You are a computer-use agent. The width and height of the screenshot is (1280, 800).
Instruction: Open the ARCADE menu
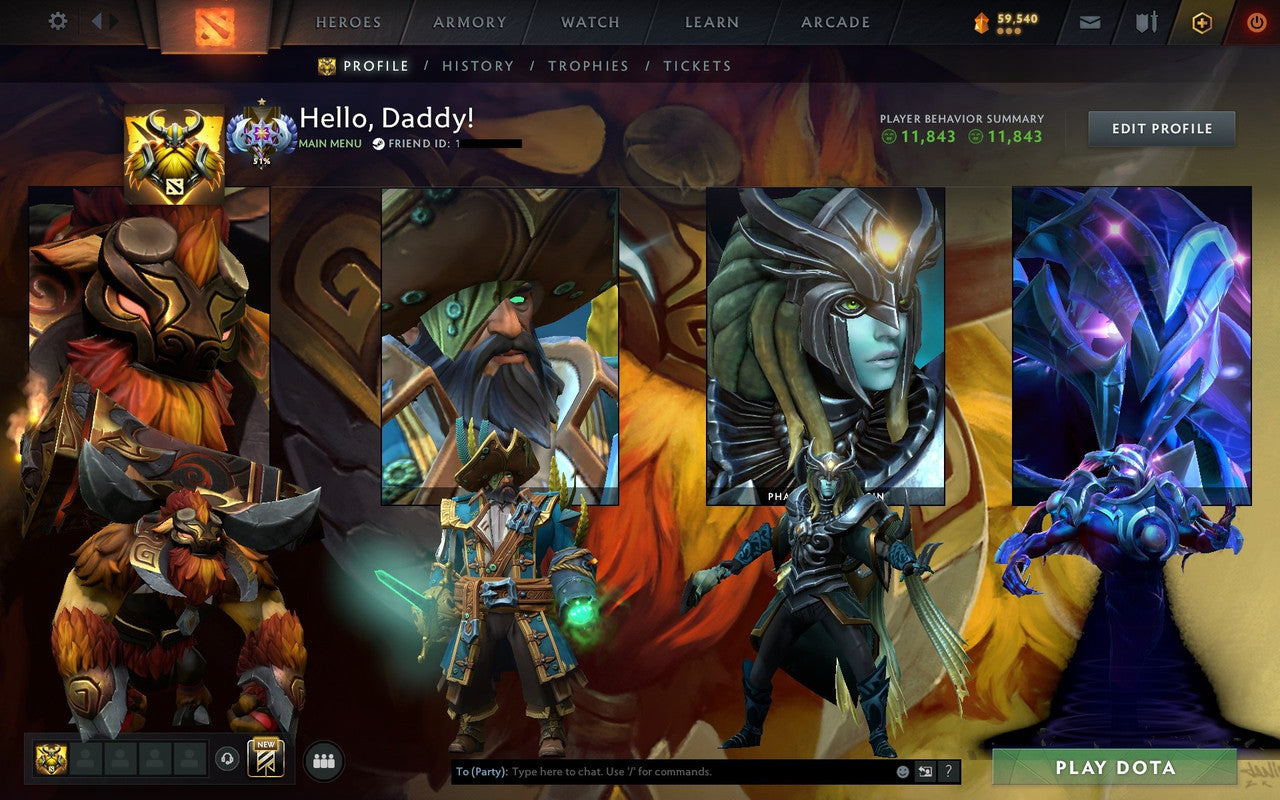pyautogui.click(x=835, y=21)
